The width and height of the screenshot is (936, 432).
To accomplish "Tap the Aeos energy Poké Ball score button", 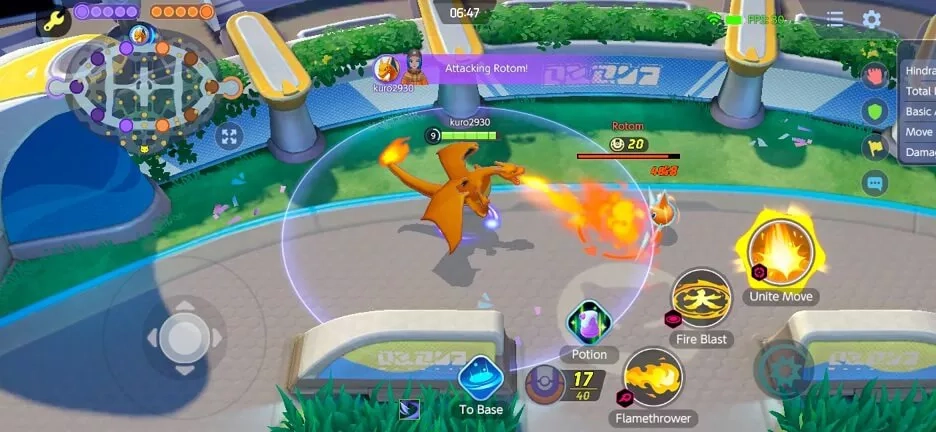I will tap(547, 384).
